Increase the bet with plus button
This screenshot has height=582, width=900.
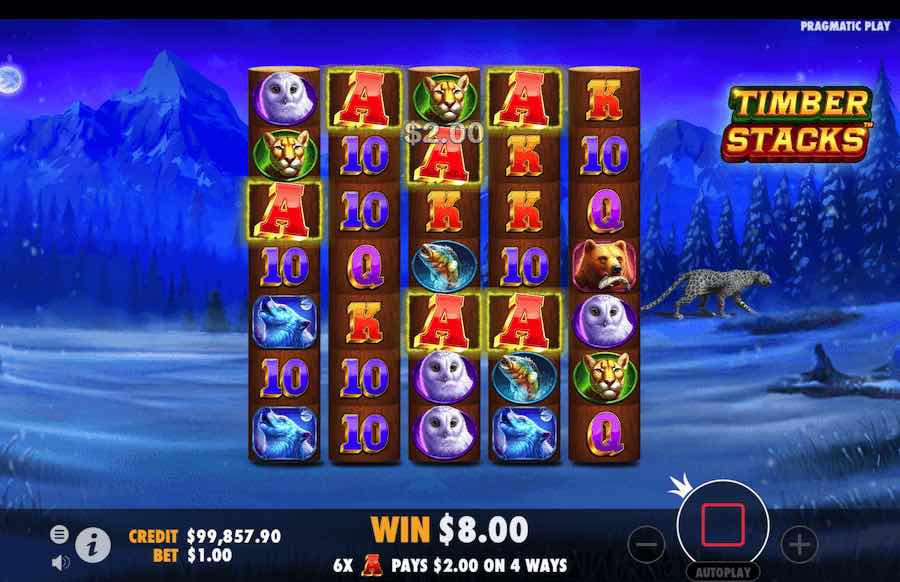(799, 545)
